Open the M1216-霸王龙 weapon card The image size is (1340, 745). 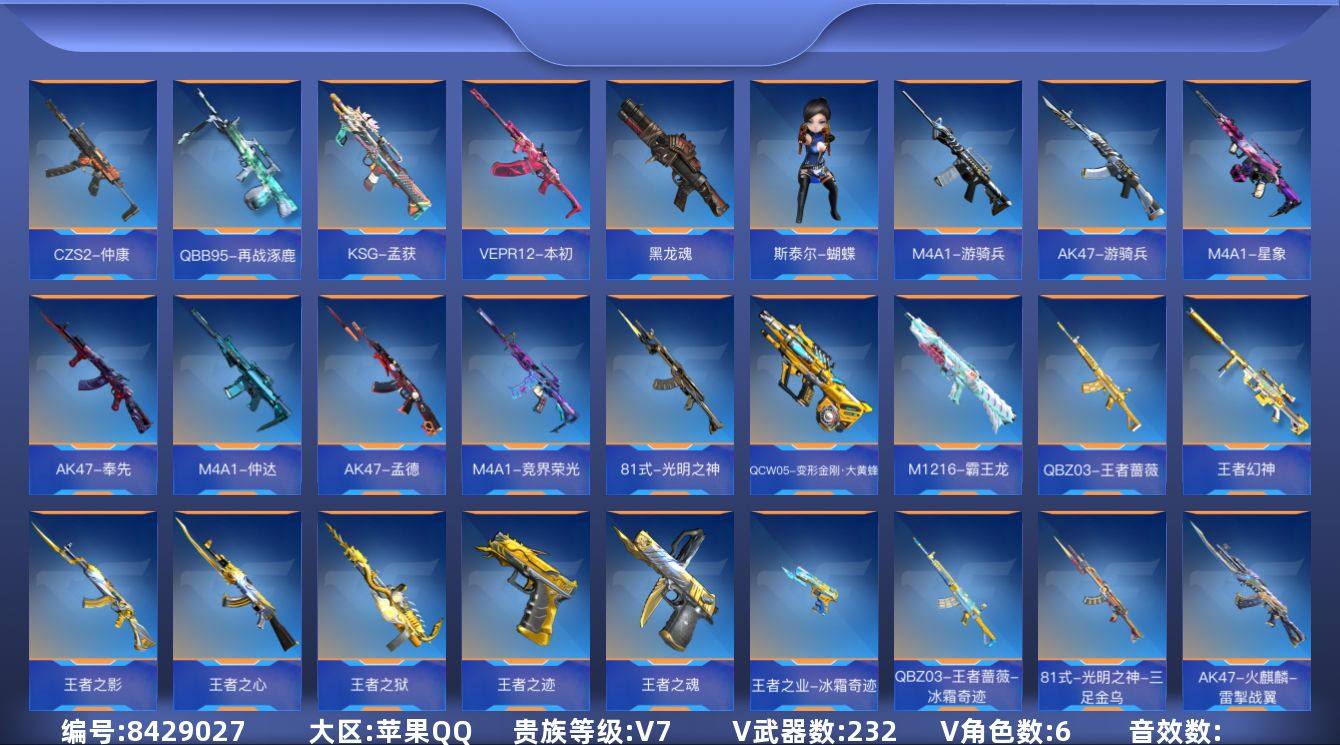pos(959,385)
